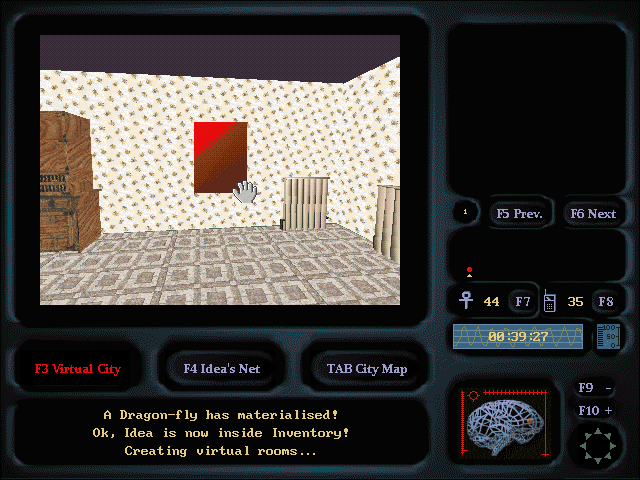Image resolution: width=640 pixels, height=480 pixels.
Task: Click the mobile phone icon
Action: (x=549, y=300)
